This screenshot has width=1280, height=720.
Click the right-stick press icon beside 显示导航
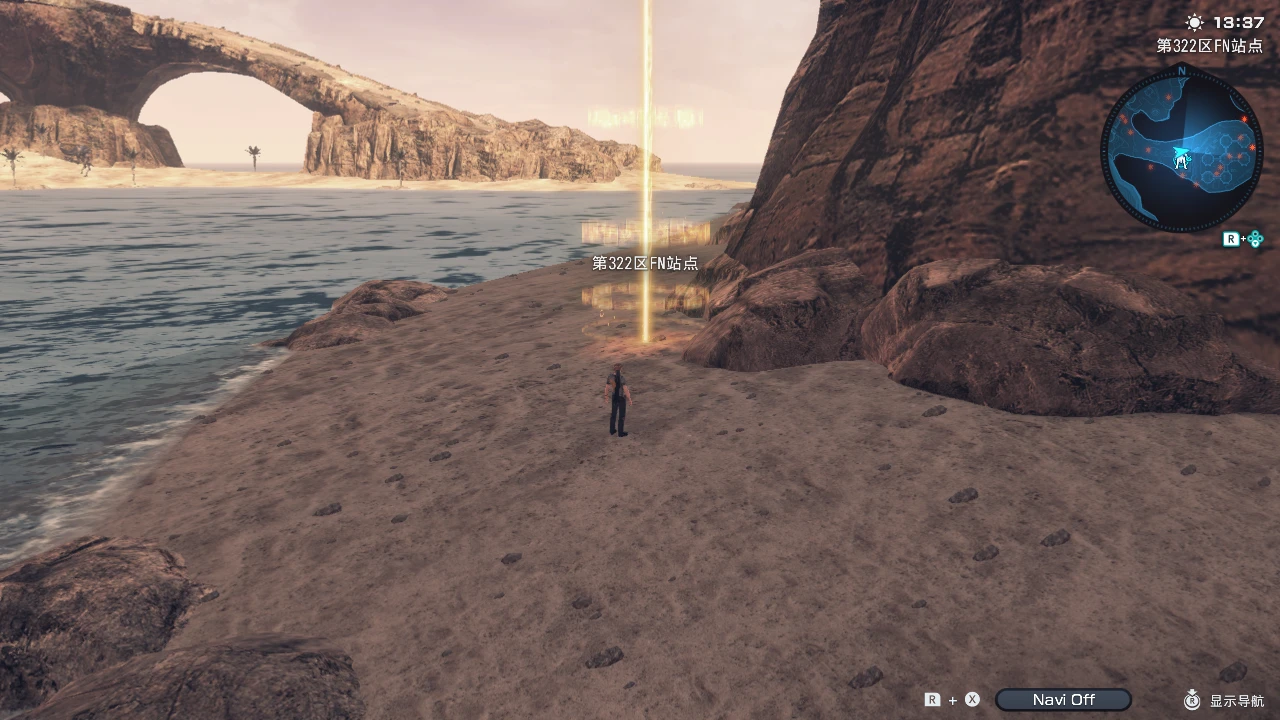click(1191, 700)
